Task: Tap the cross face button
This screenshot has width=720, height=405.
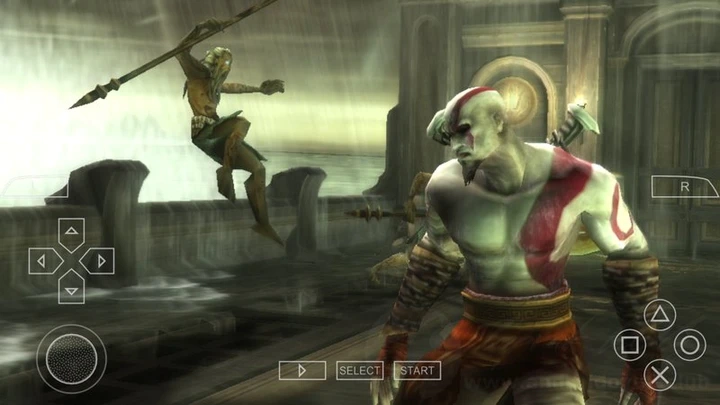Action: tap(659, 375)
